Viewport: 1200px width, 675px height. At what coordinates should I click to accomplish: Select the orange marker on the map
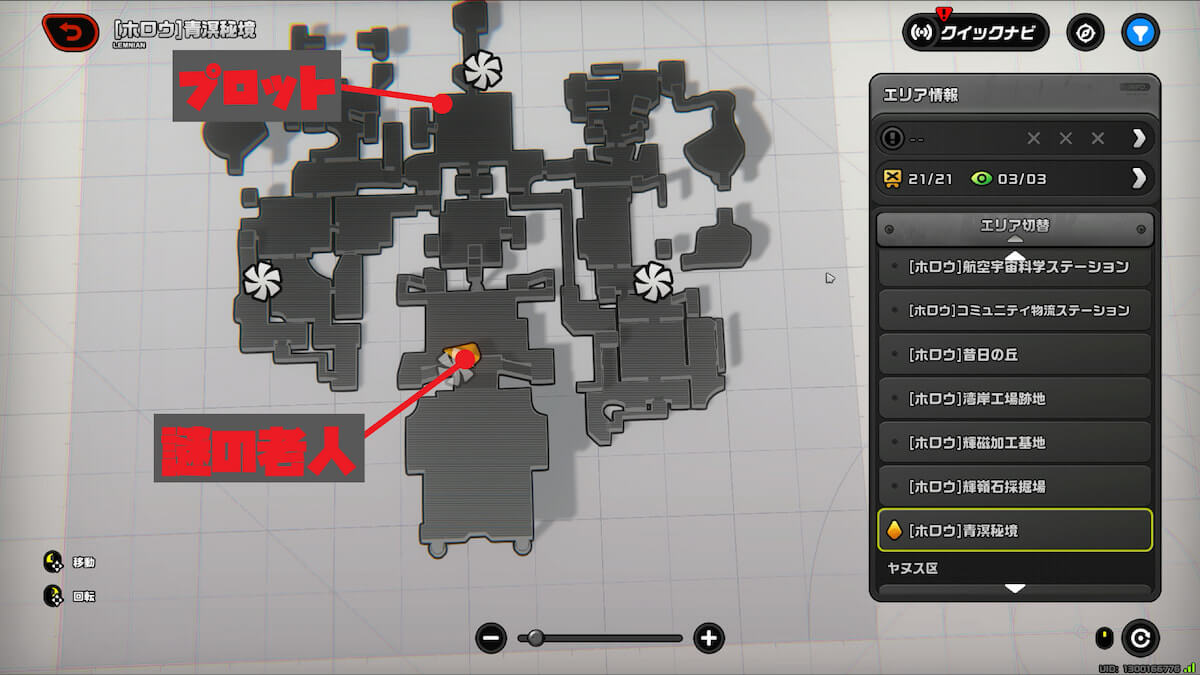462,353
